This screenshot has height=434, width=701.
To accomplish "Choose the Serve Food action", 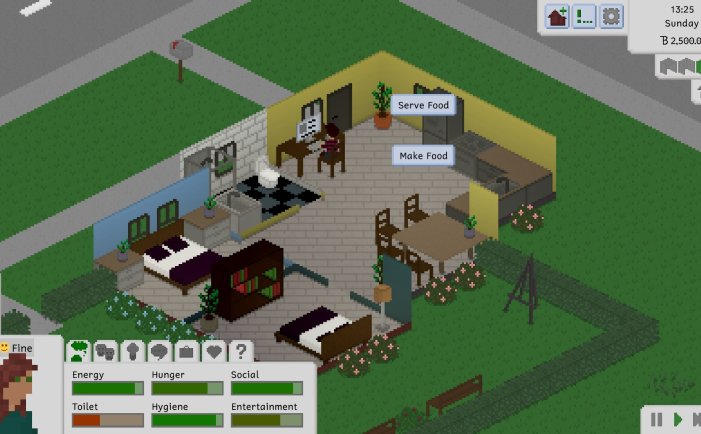I will [x=424, y=105].
